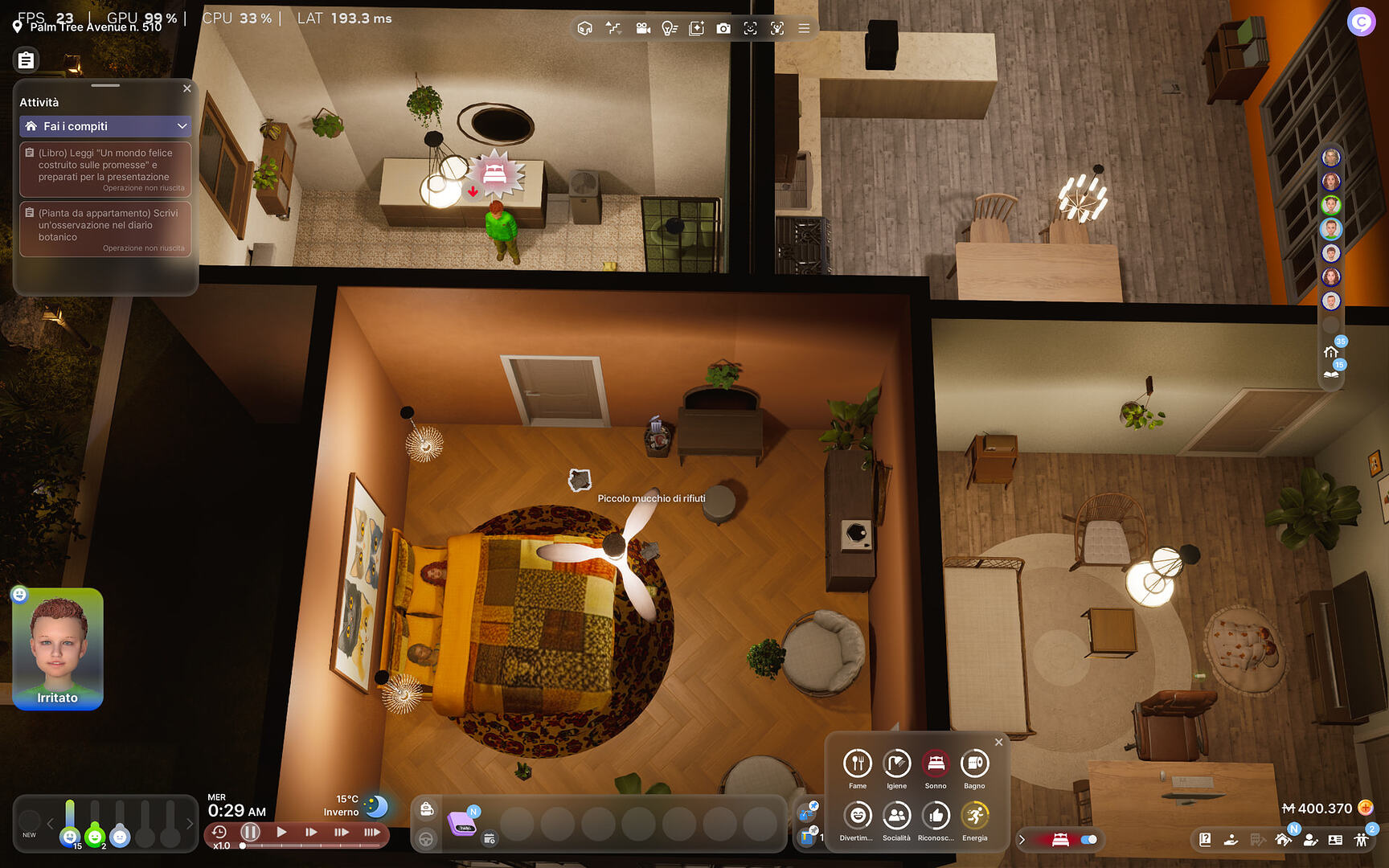
Task: Click the Fame need icon
Action: tap(857, 764)
